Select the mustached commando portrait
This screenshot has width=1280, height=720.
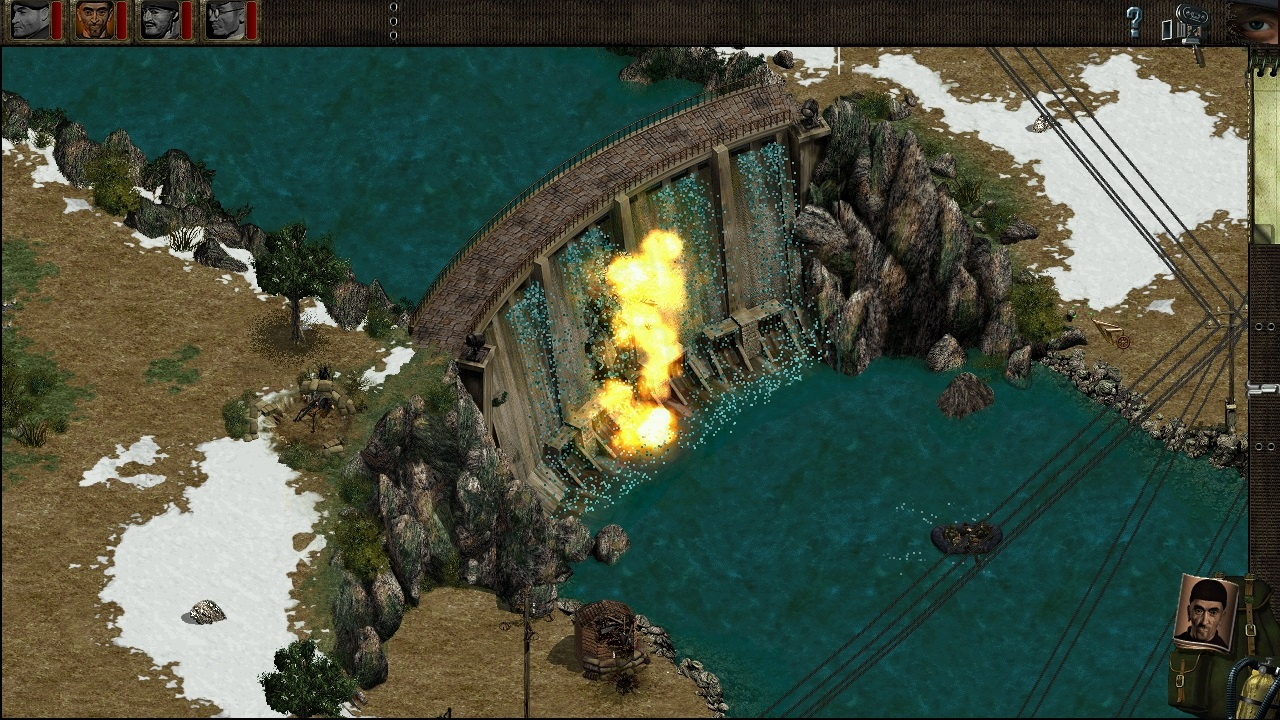160,20
